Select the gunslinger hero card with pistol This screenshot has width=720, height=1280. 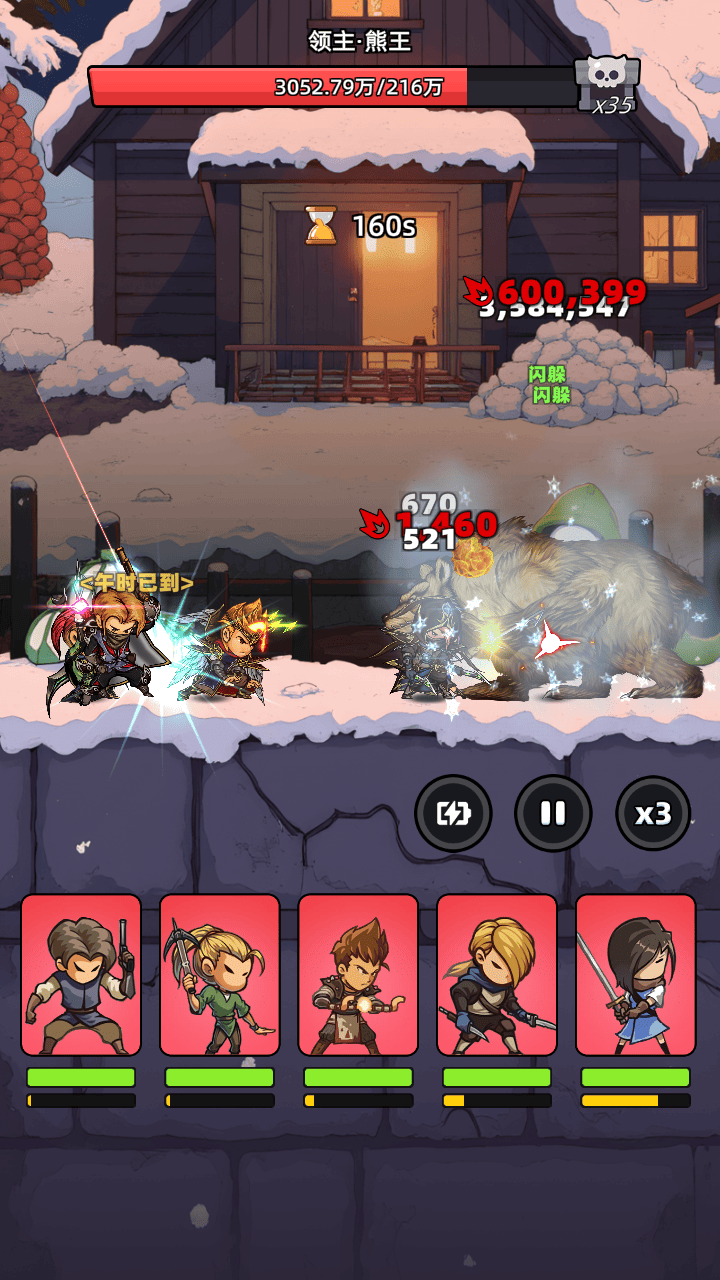81,975
